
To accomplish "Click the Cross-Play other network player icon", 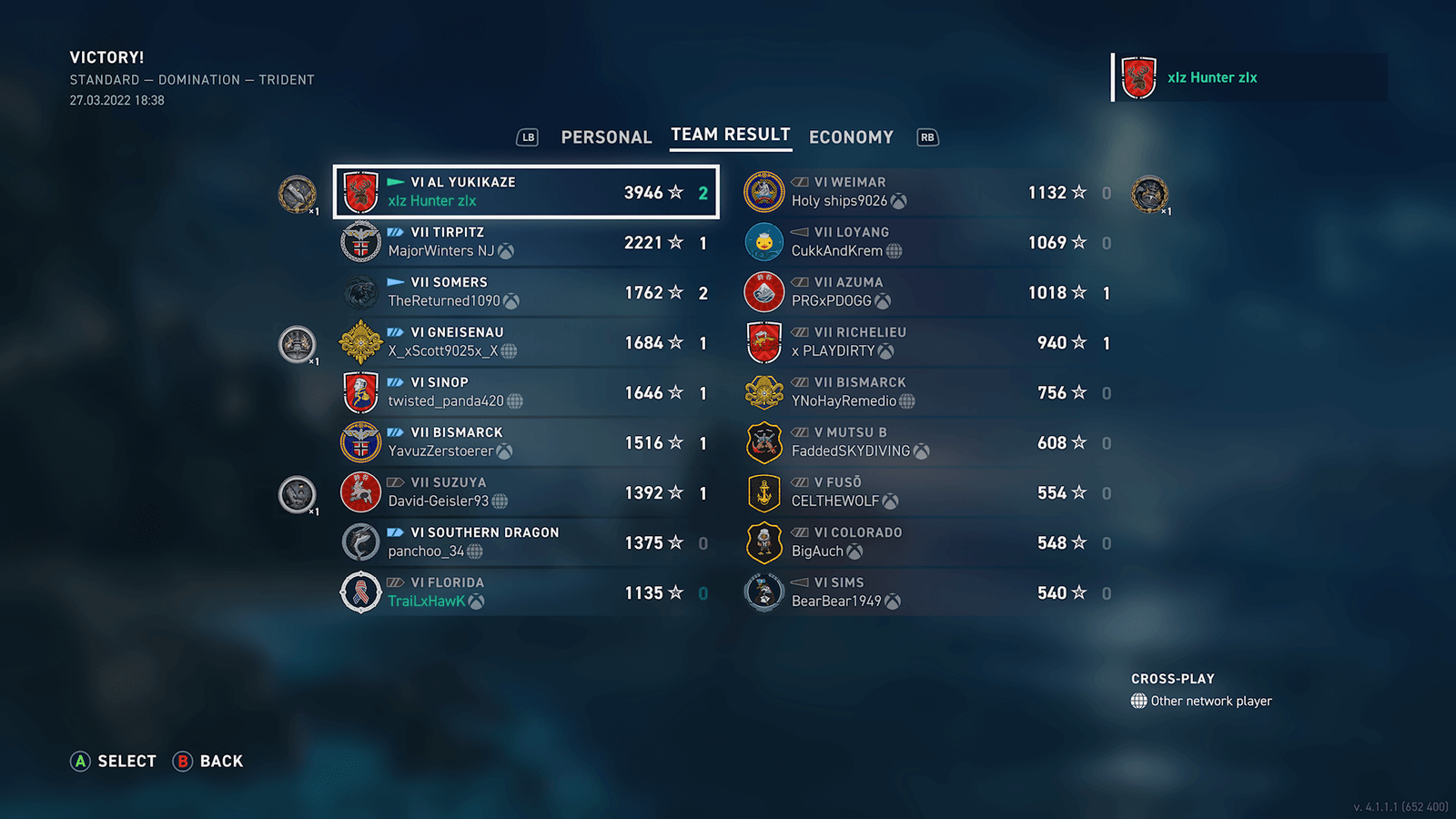I will click(x=1138, y=701).
